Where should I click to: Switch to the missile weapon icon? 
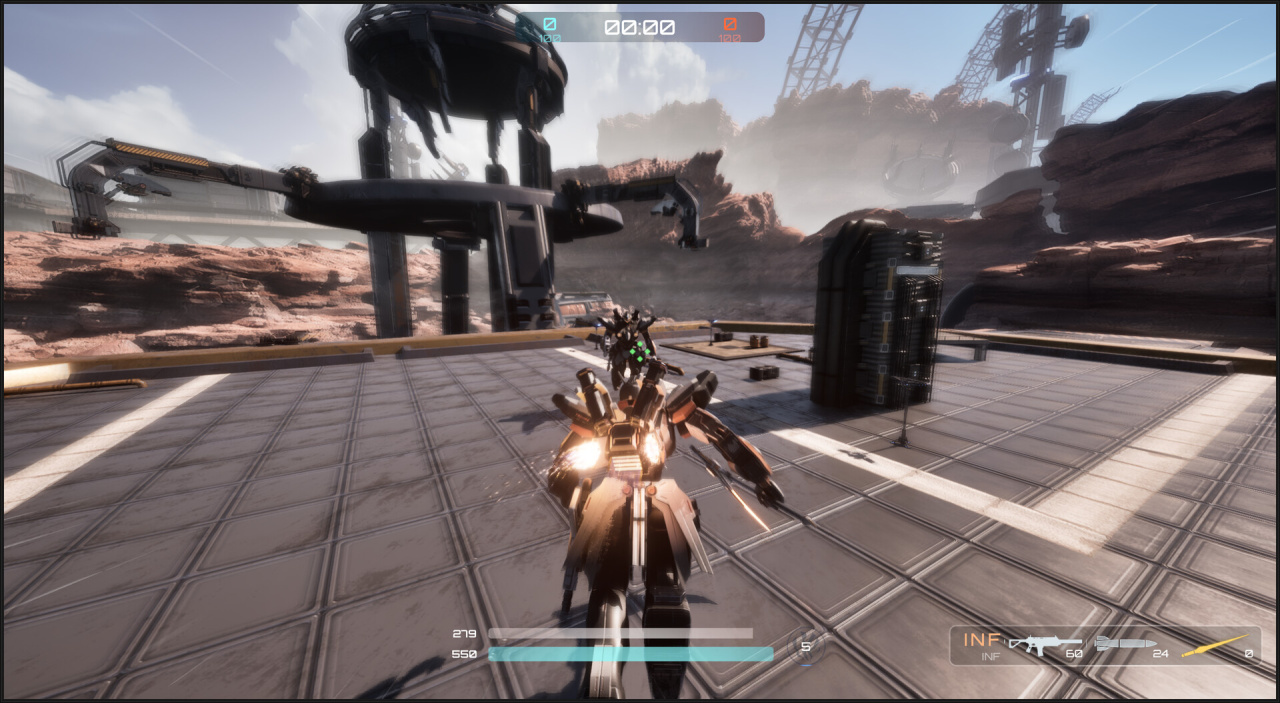1125,643
